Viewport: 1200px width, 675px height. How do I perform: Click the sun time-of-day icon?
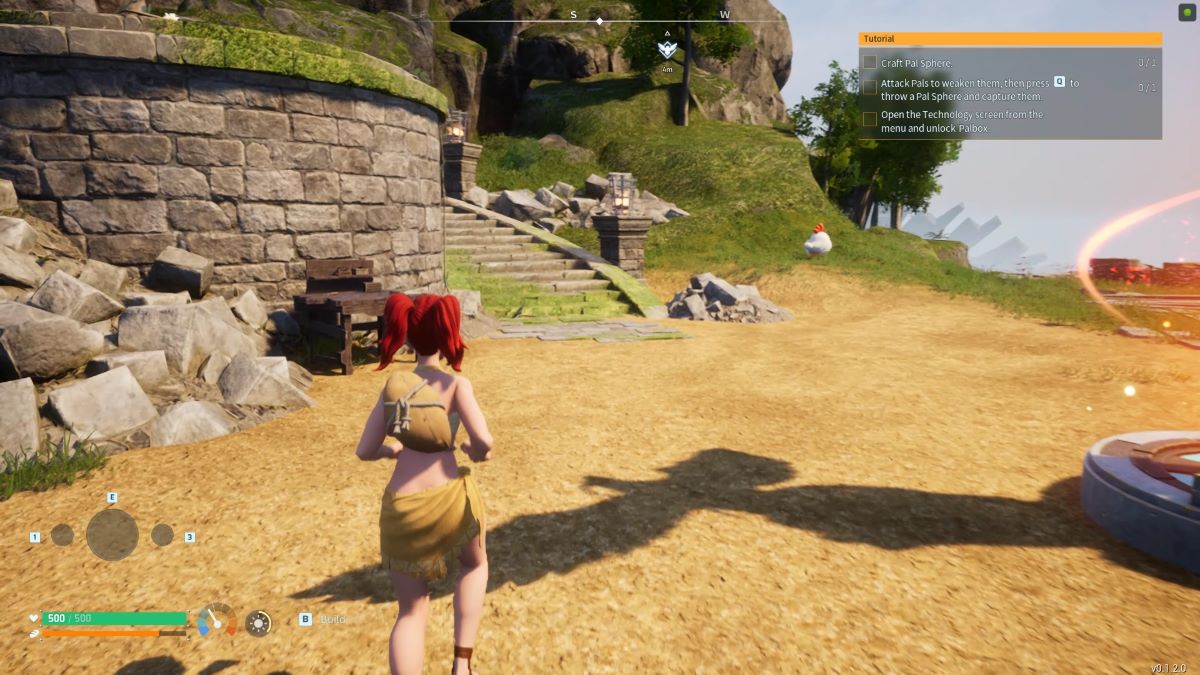(258, 623)
